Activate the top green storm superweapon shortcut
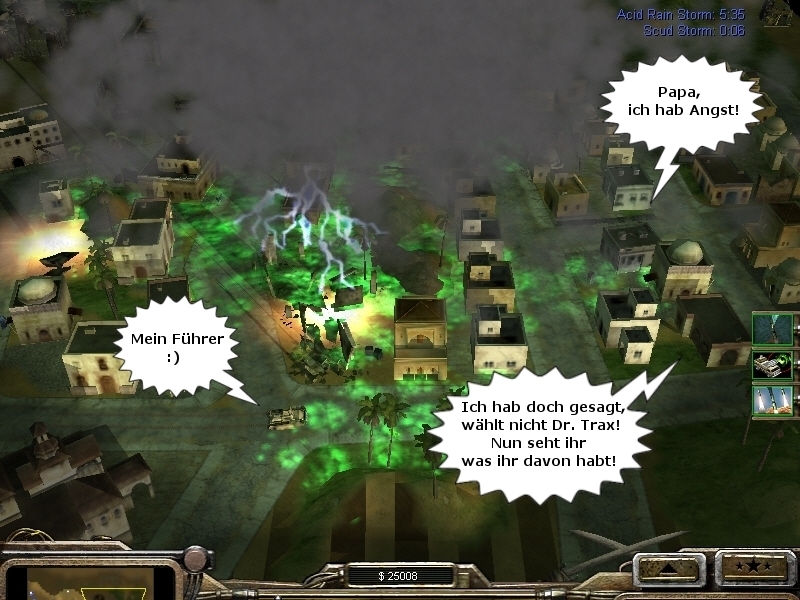 coord(773,329)
